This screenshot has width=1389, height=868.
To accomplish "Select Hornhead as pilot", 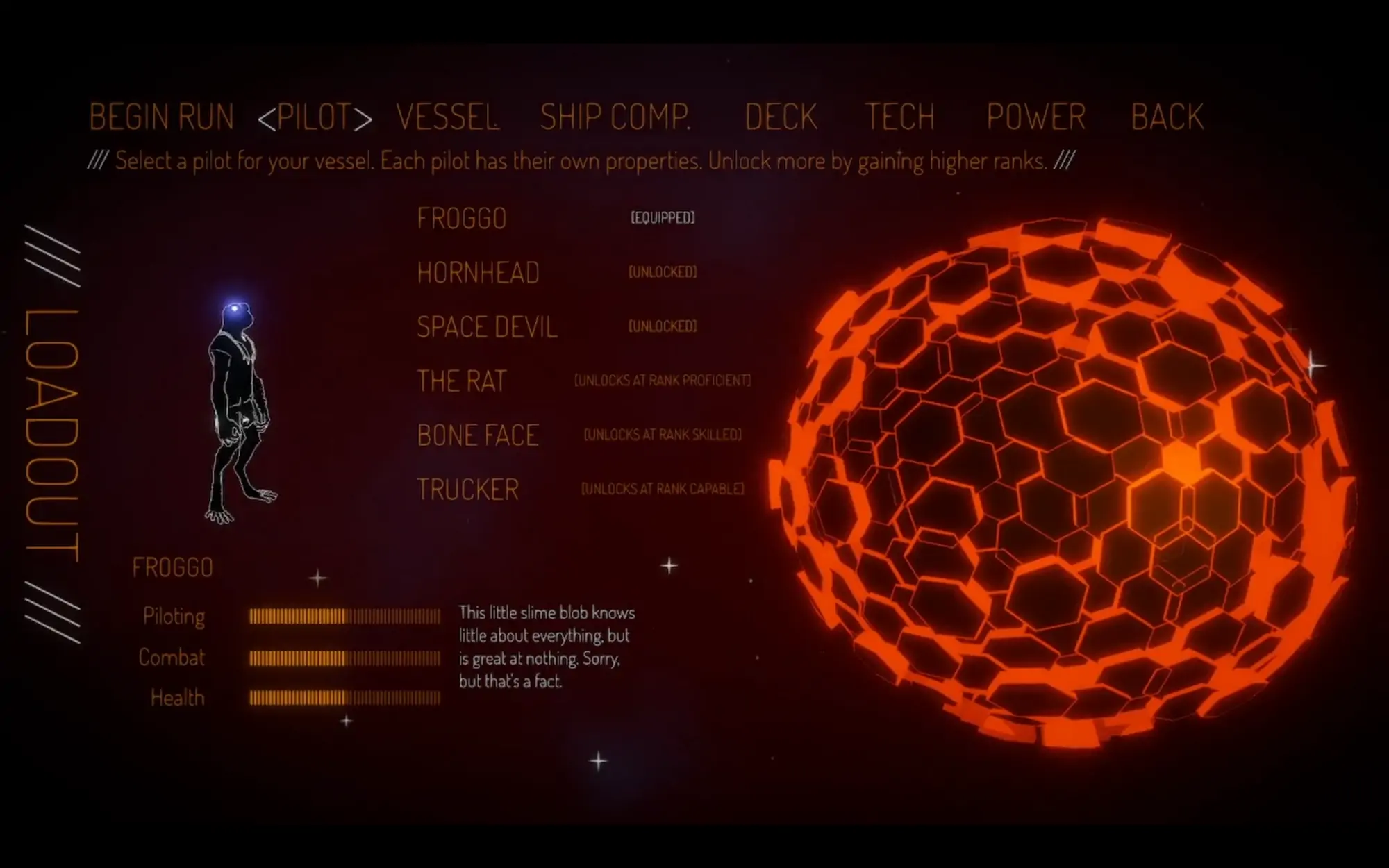I will pyautogui.click(x=478, y=273).
